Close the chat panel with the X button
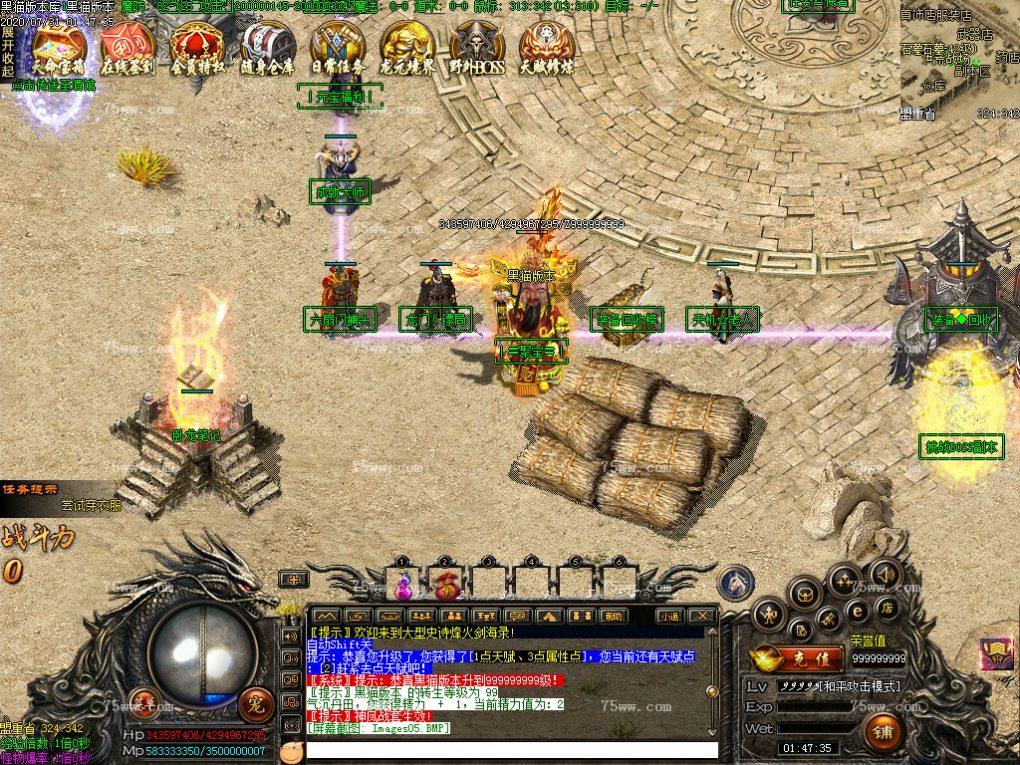 703,615
